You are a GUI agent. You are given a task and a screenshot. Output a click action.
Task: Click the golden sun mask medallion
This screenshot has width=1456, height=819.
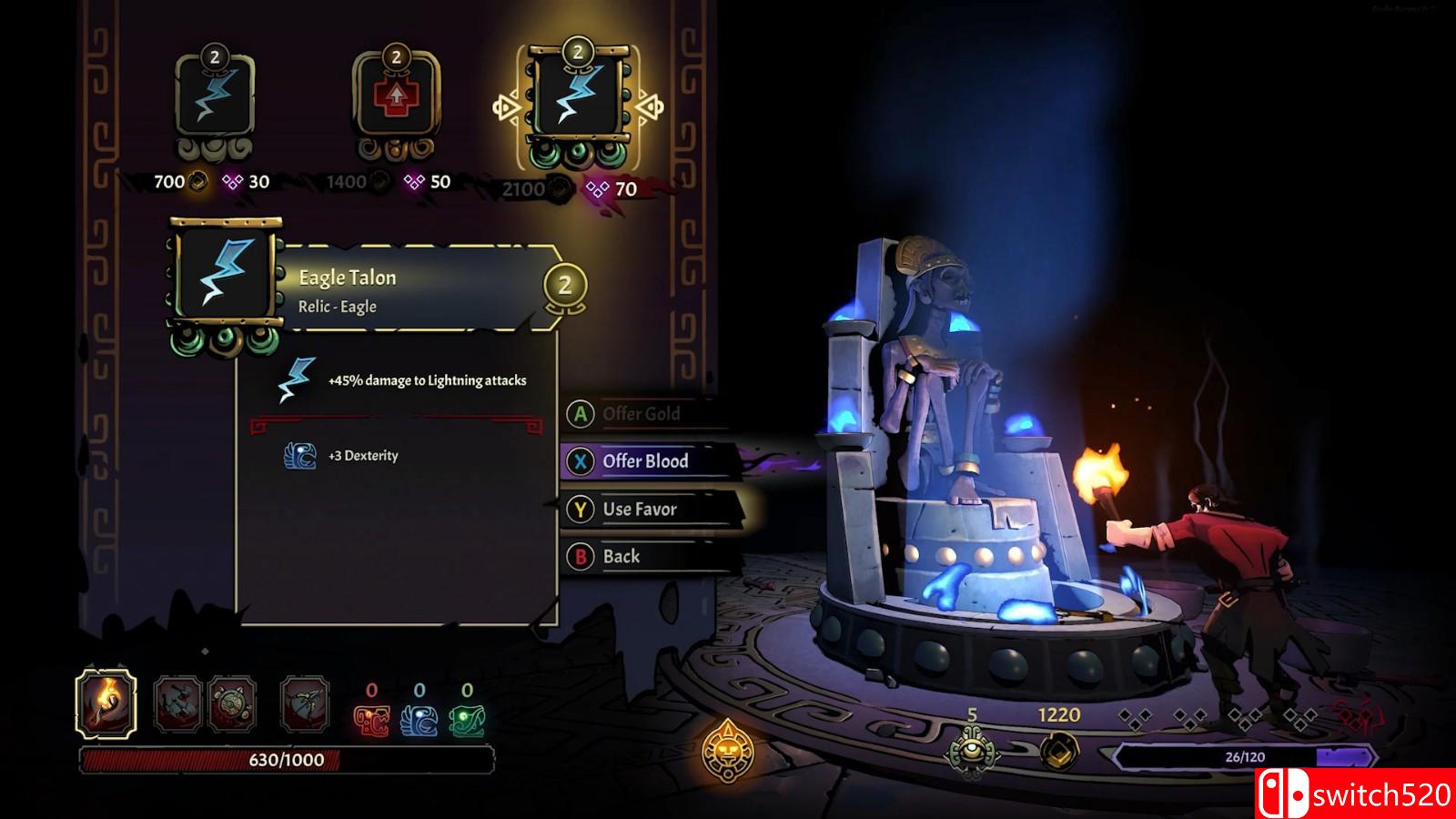[x=727, y=752]
